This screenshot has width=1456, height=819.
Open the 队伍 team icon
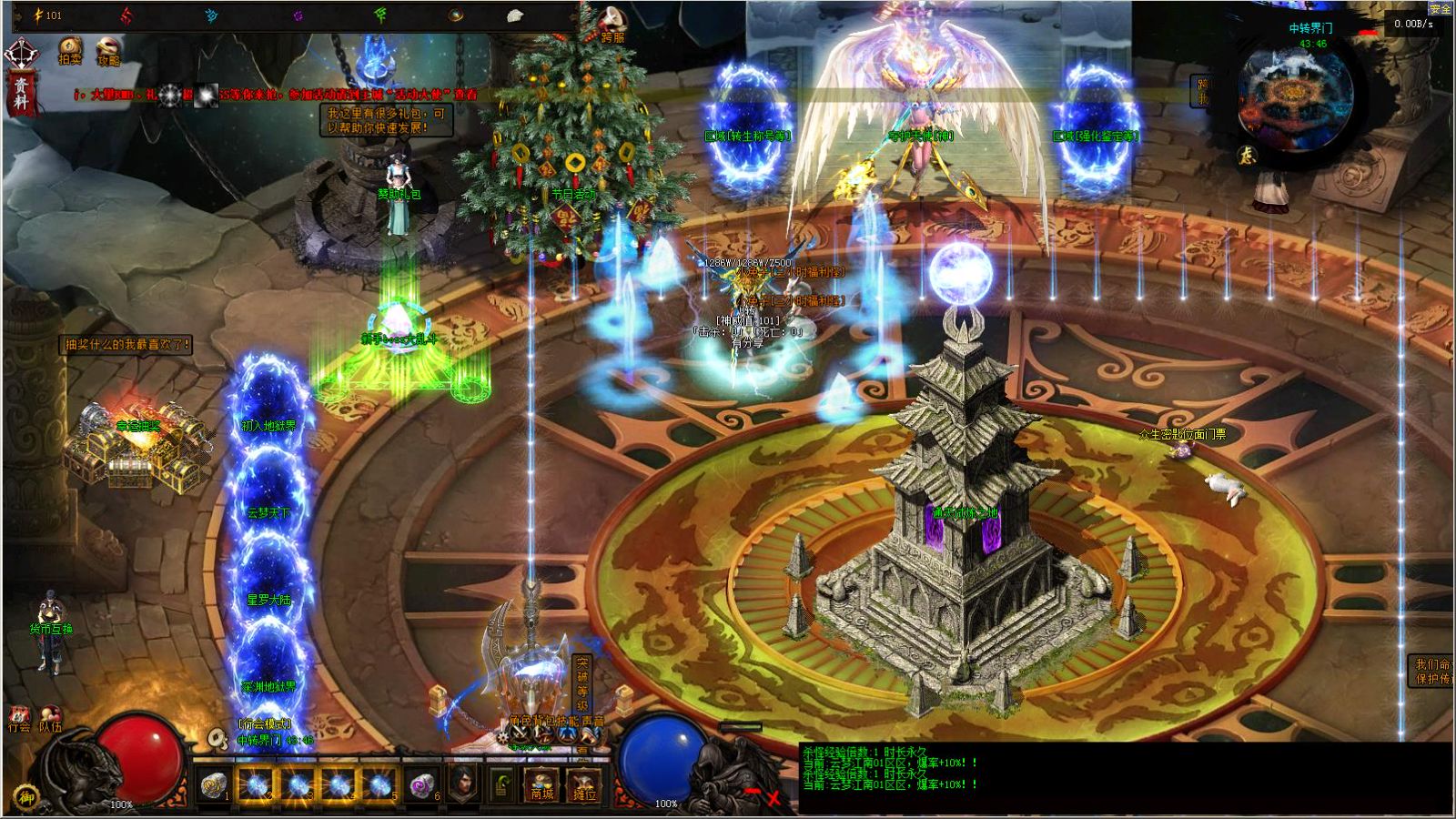coord(50,719)
